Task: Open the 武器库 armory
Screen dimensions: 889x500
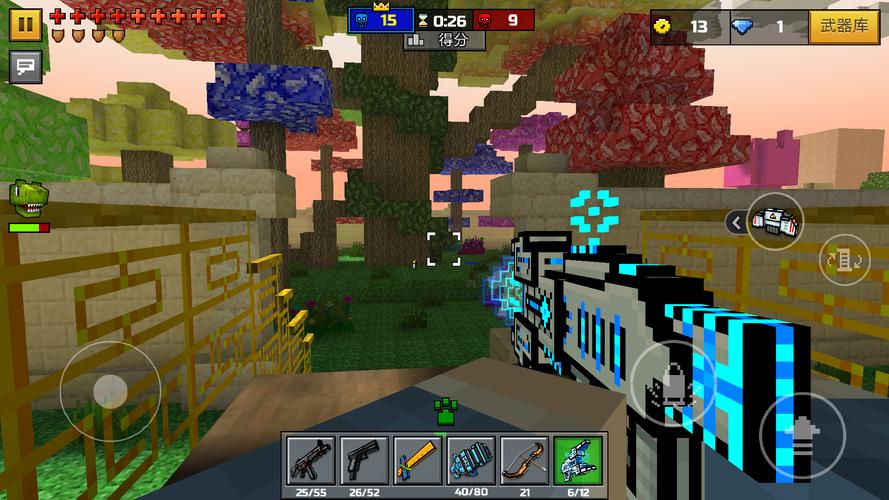Action: coord(843,26)
